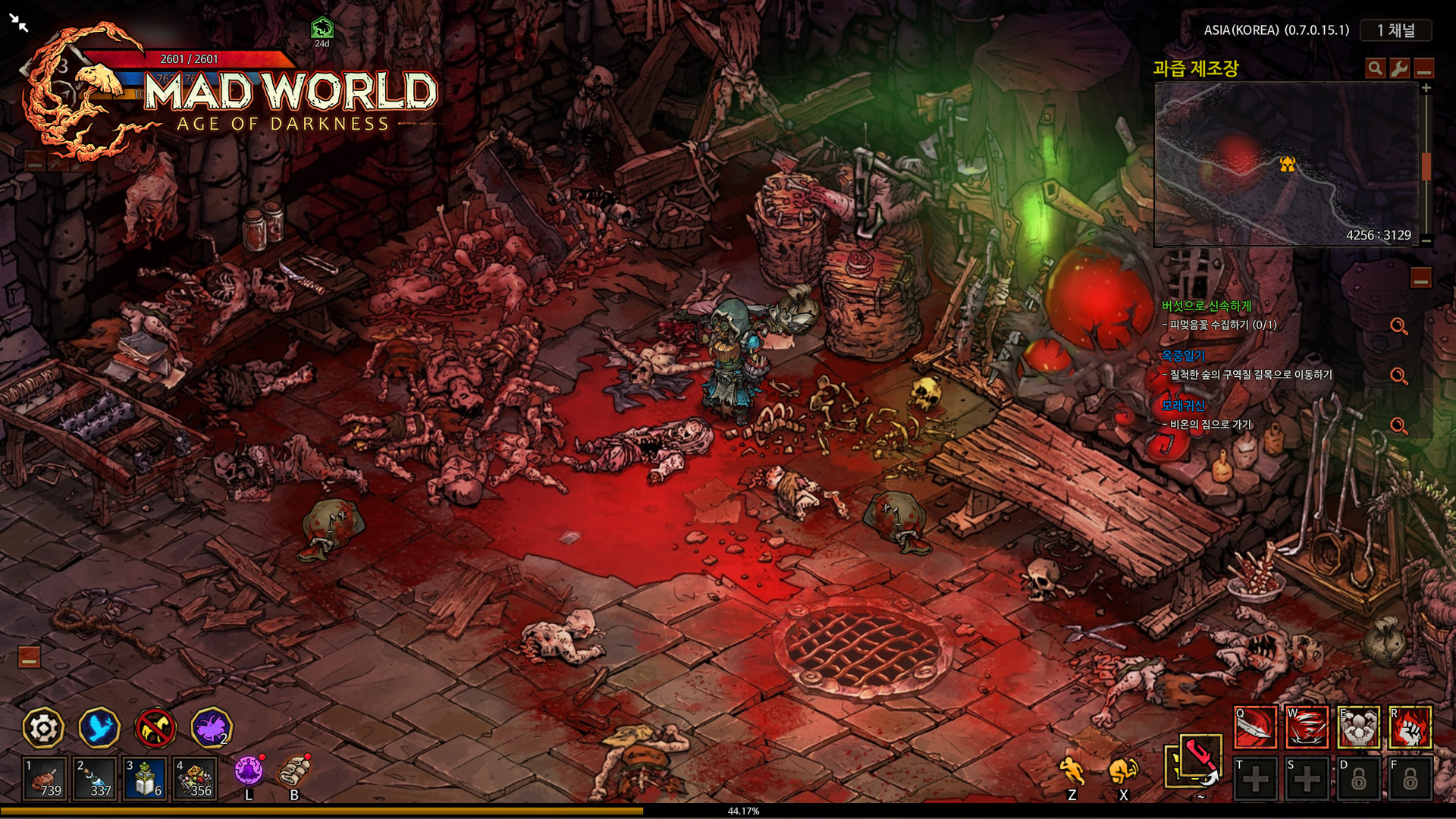Image resolution: width=1456 pixels, height=819 pixels.
Task: Track 피멎음꽃 quest with its magnifier button
Action: pos(1398,326)
